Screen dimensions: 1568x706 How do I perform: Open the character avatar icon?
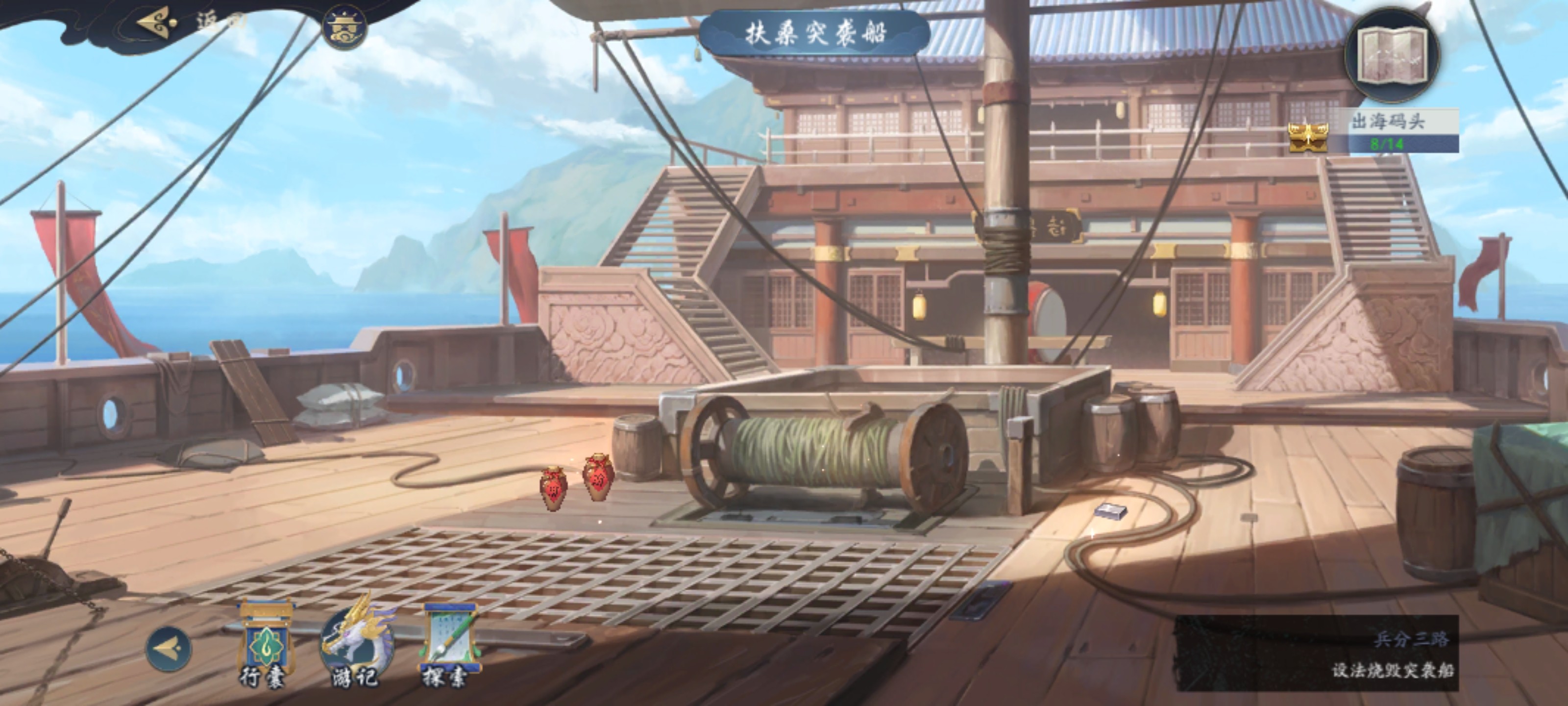click(x=345, y=27)
